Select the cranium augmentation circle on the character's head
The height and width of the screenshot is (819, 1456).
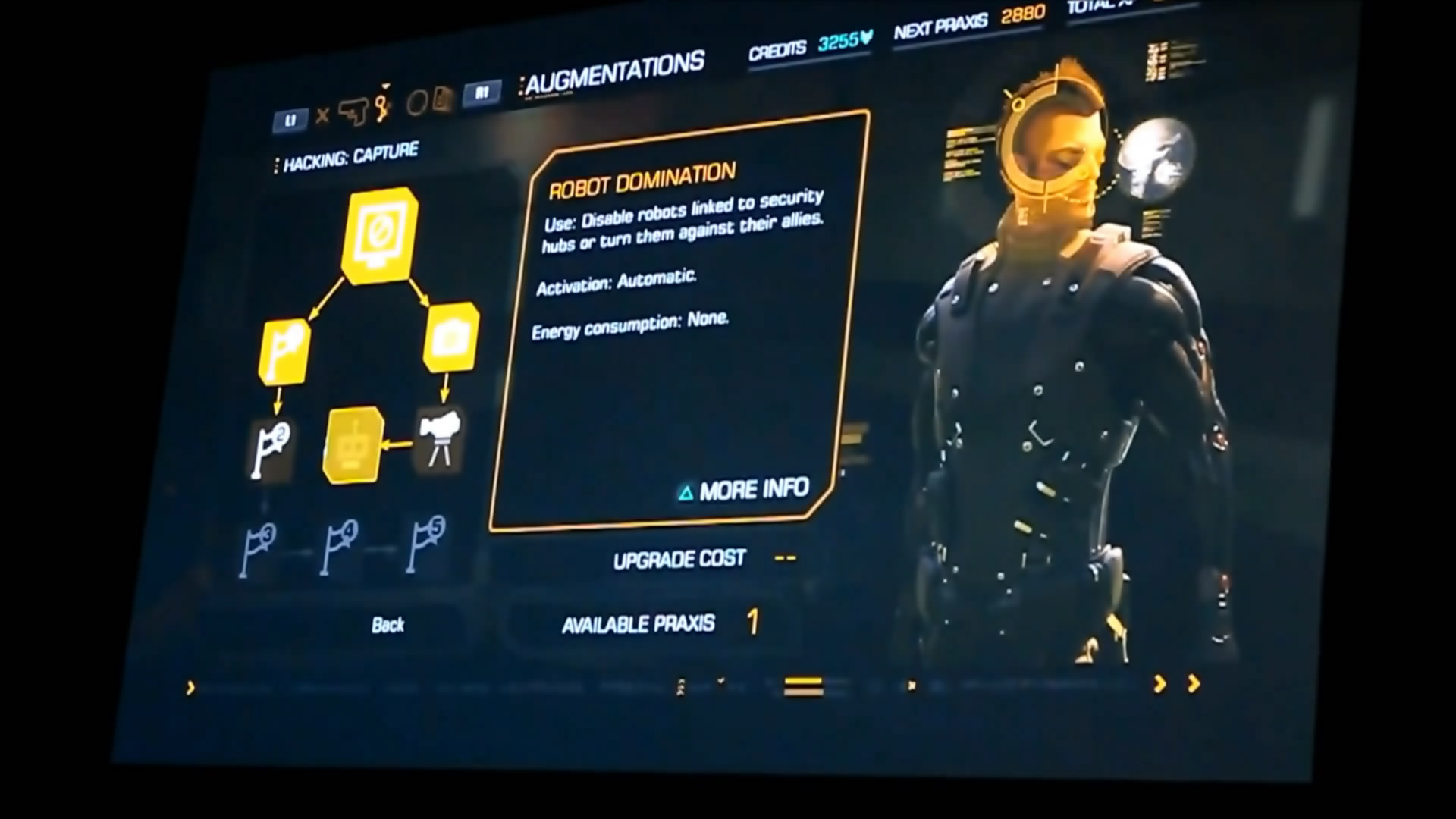point(1053,146)
